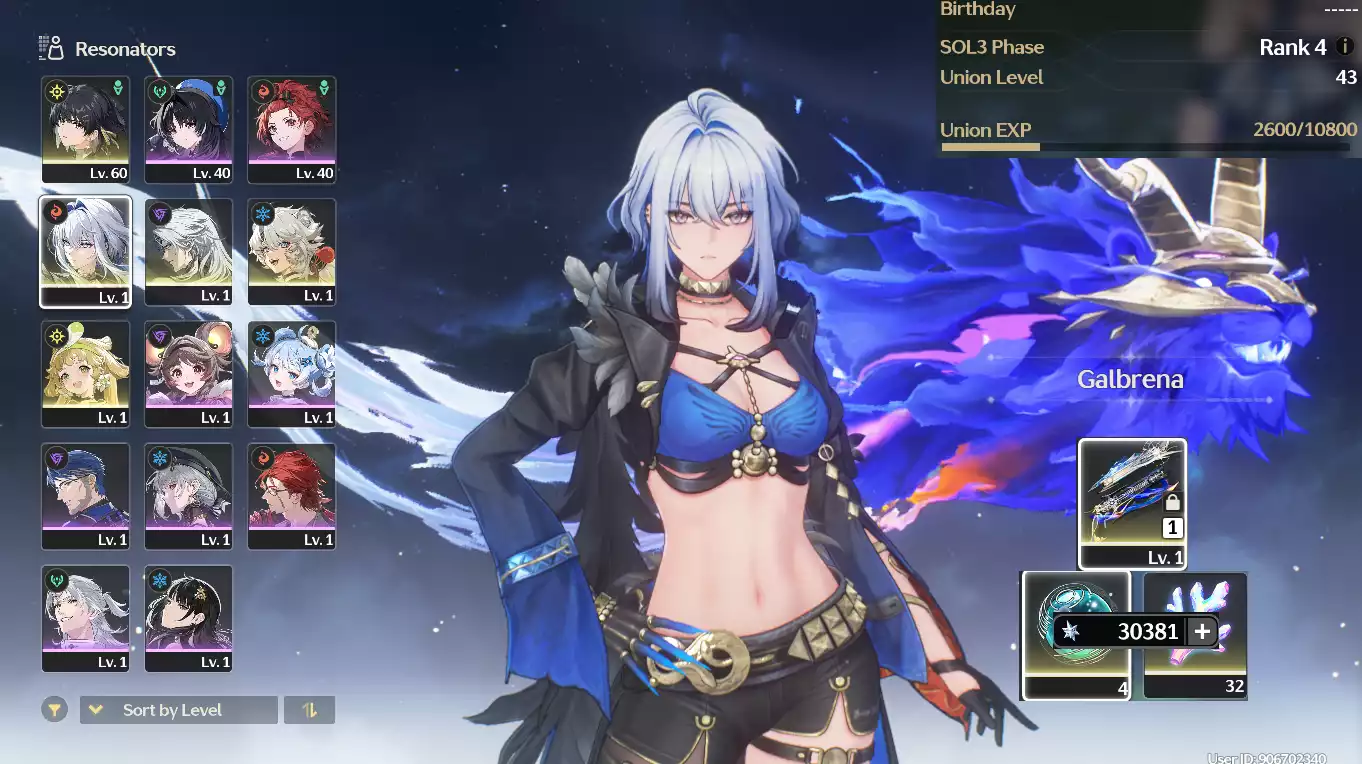
Task: Choose the brown-haired resonator with mouse ears
Action: point(189,374)
